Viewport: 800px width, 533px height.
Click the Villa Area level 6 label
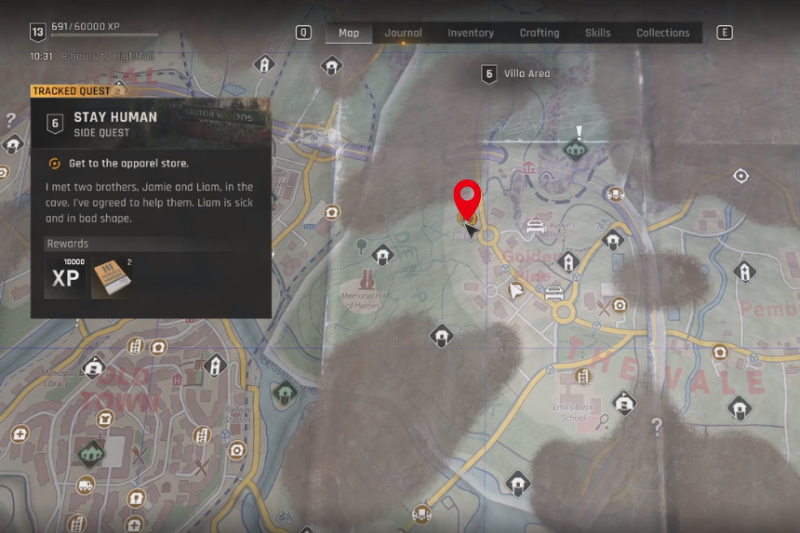pyautogui.click(x=516, y=73)
